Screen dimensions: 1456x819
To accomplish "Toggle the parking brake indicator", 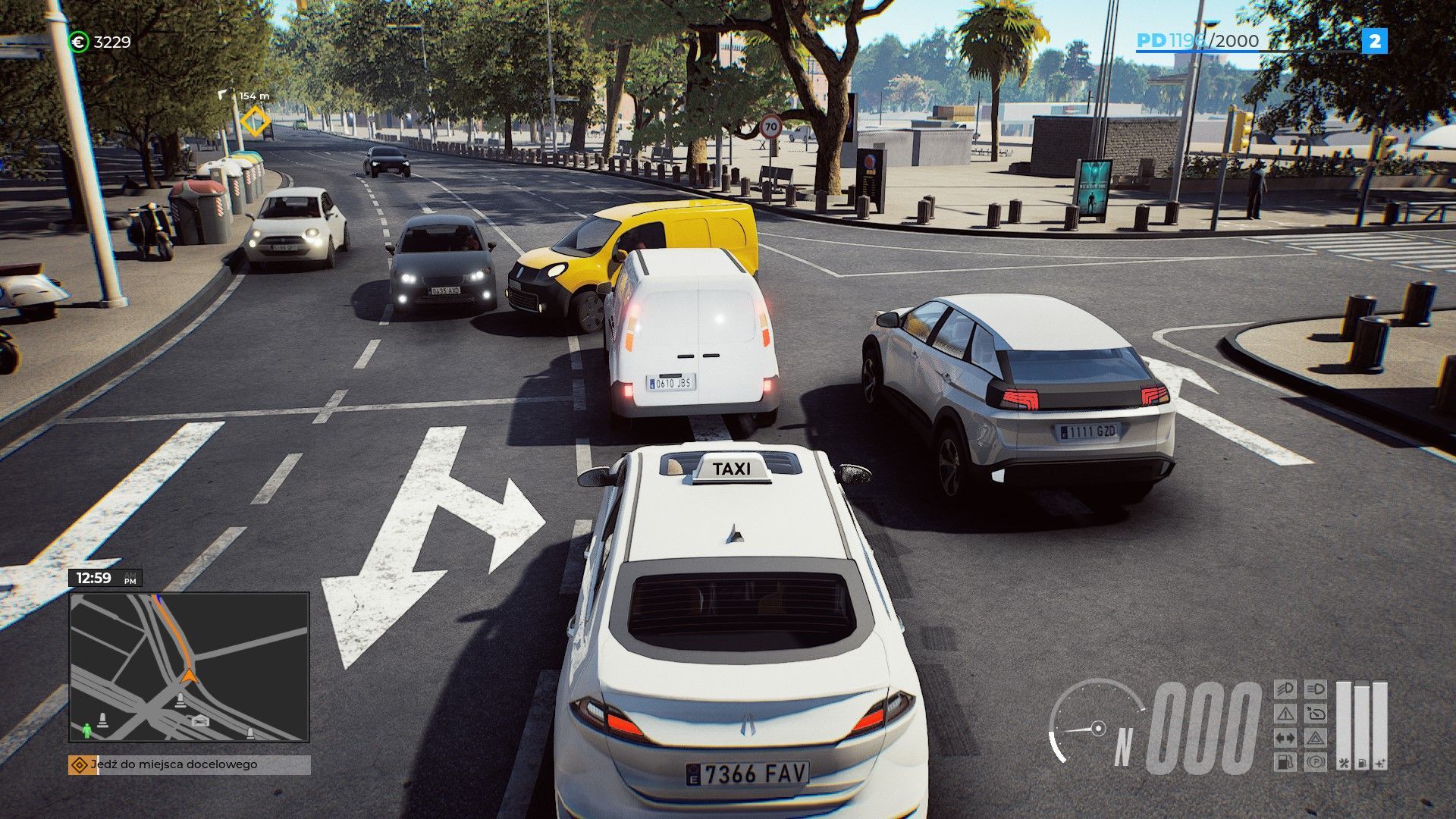I will point(1316,762).
